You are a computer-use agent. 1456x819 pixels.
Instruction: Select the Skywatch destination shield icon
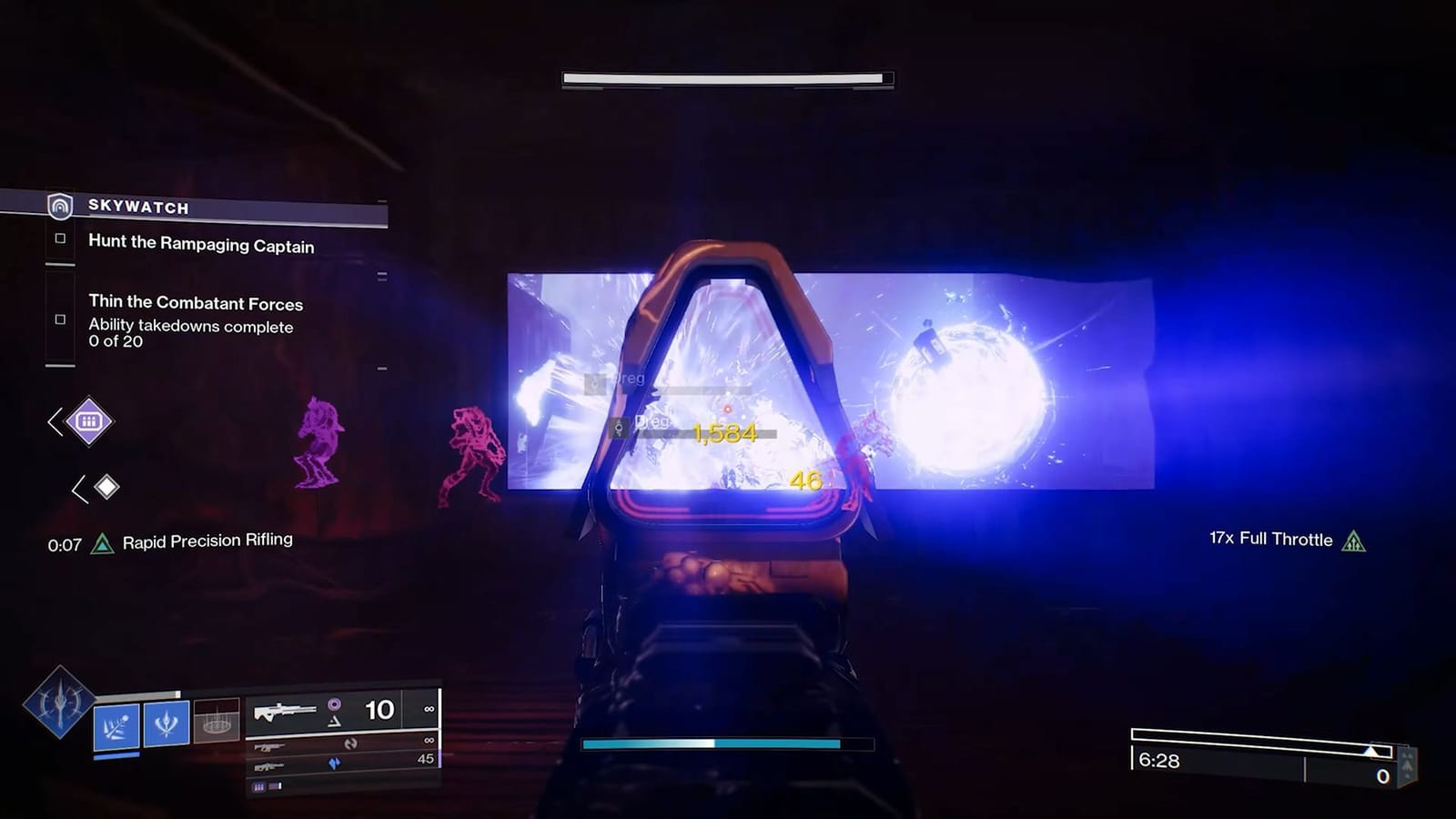tap(58, 207)
